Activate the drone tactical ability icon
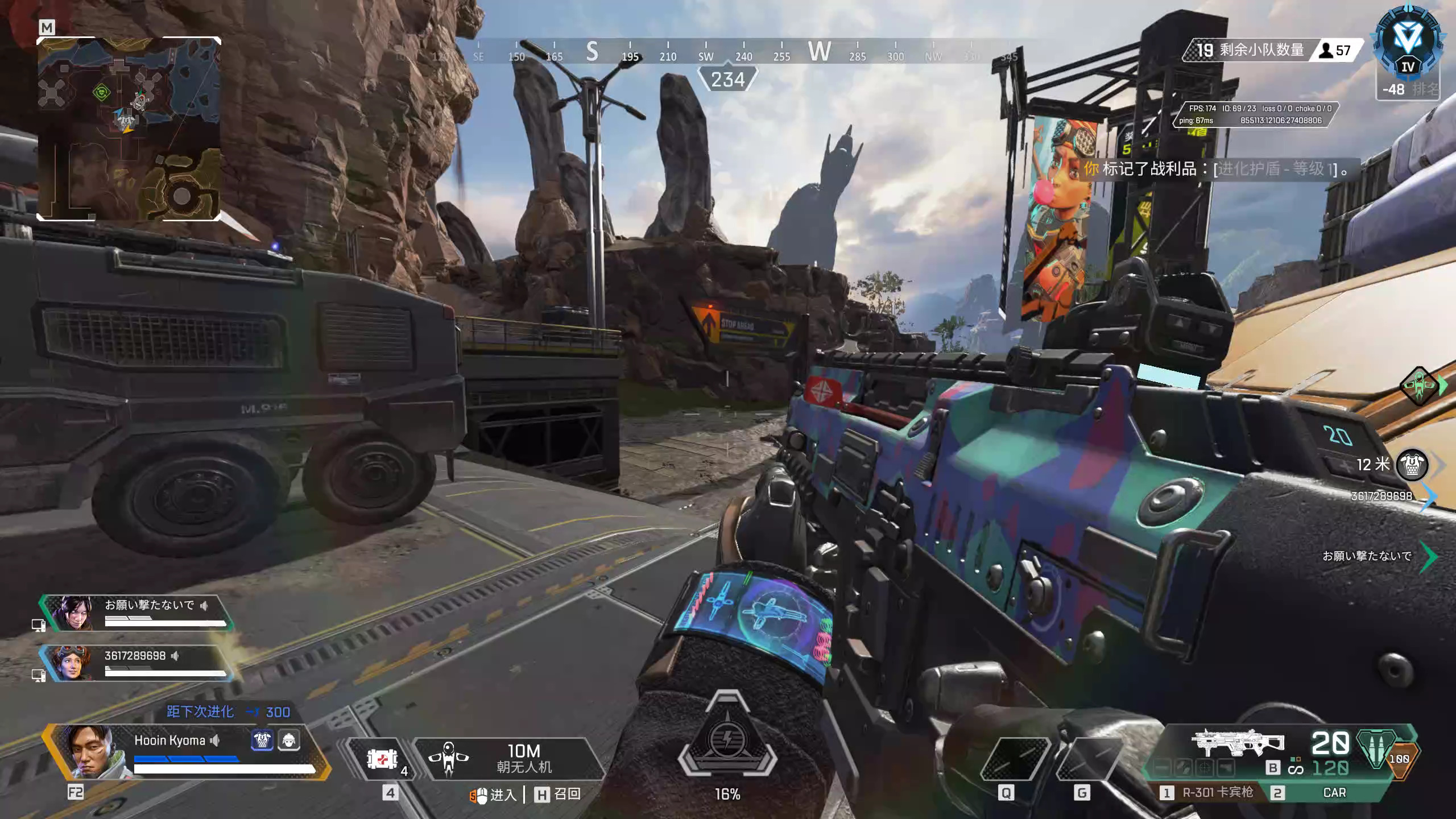This screenshot has width=1456, height=819. point(449,758)
